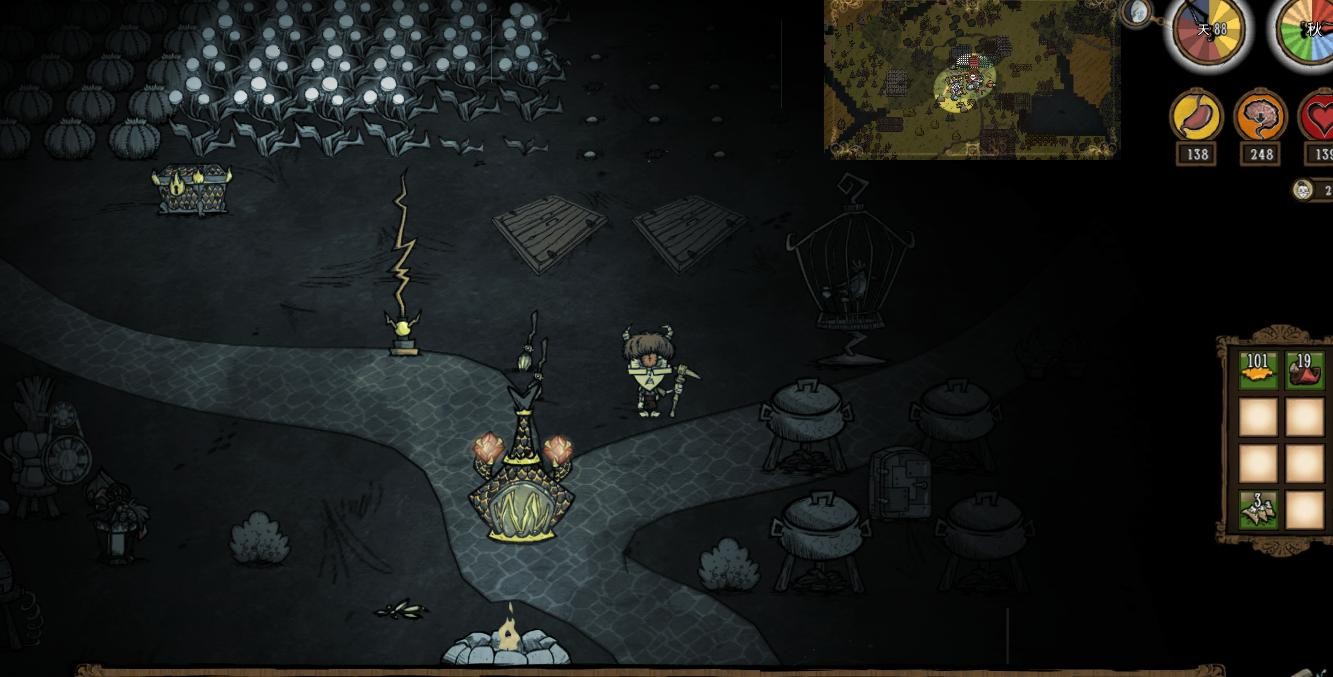Click the round button at minimap corner

1137,12
